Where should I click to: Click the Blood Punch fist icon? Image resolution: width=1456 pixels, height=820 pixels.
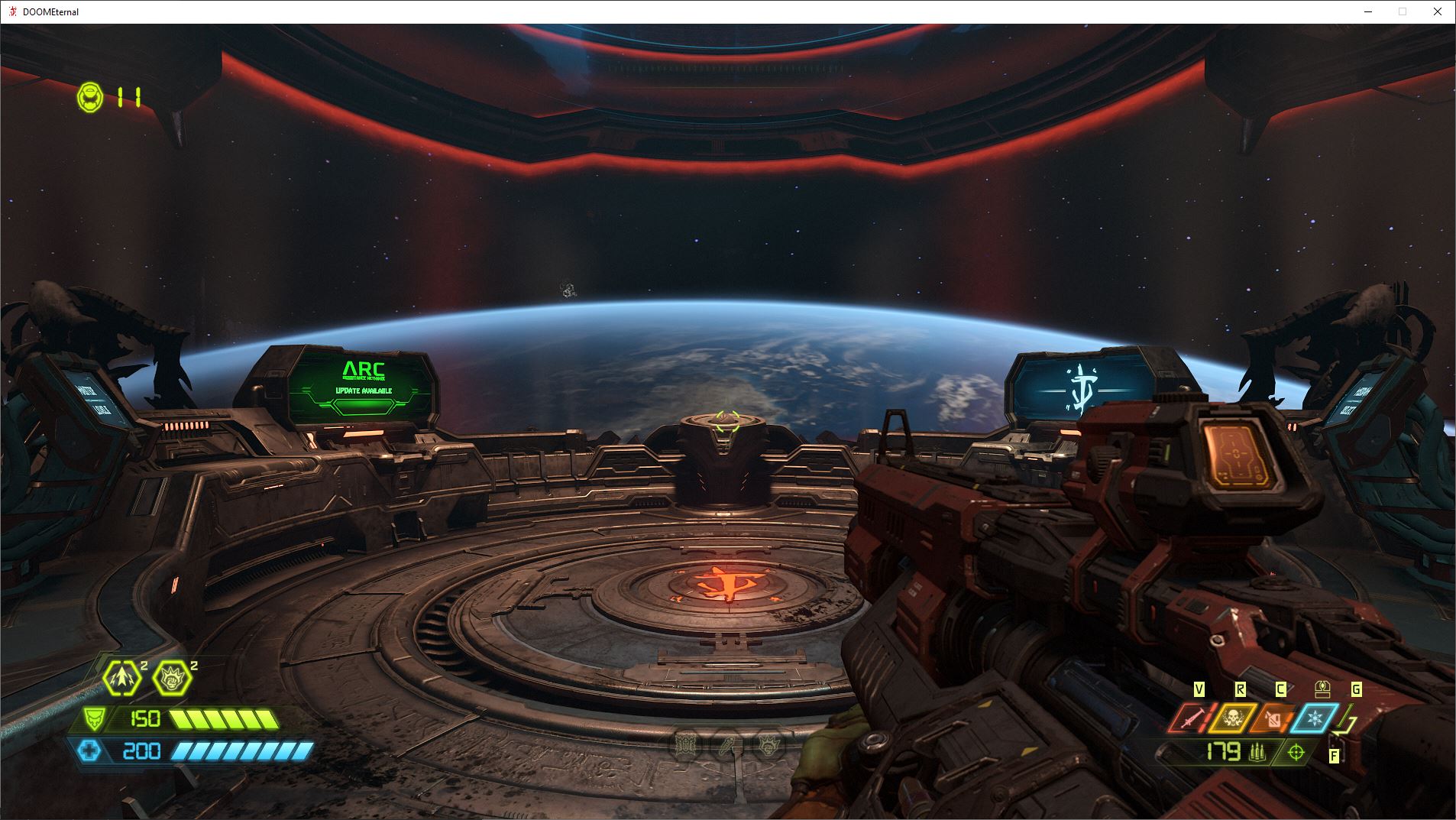[x=170, y=678]
